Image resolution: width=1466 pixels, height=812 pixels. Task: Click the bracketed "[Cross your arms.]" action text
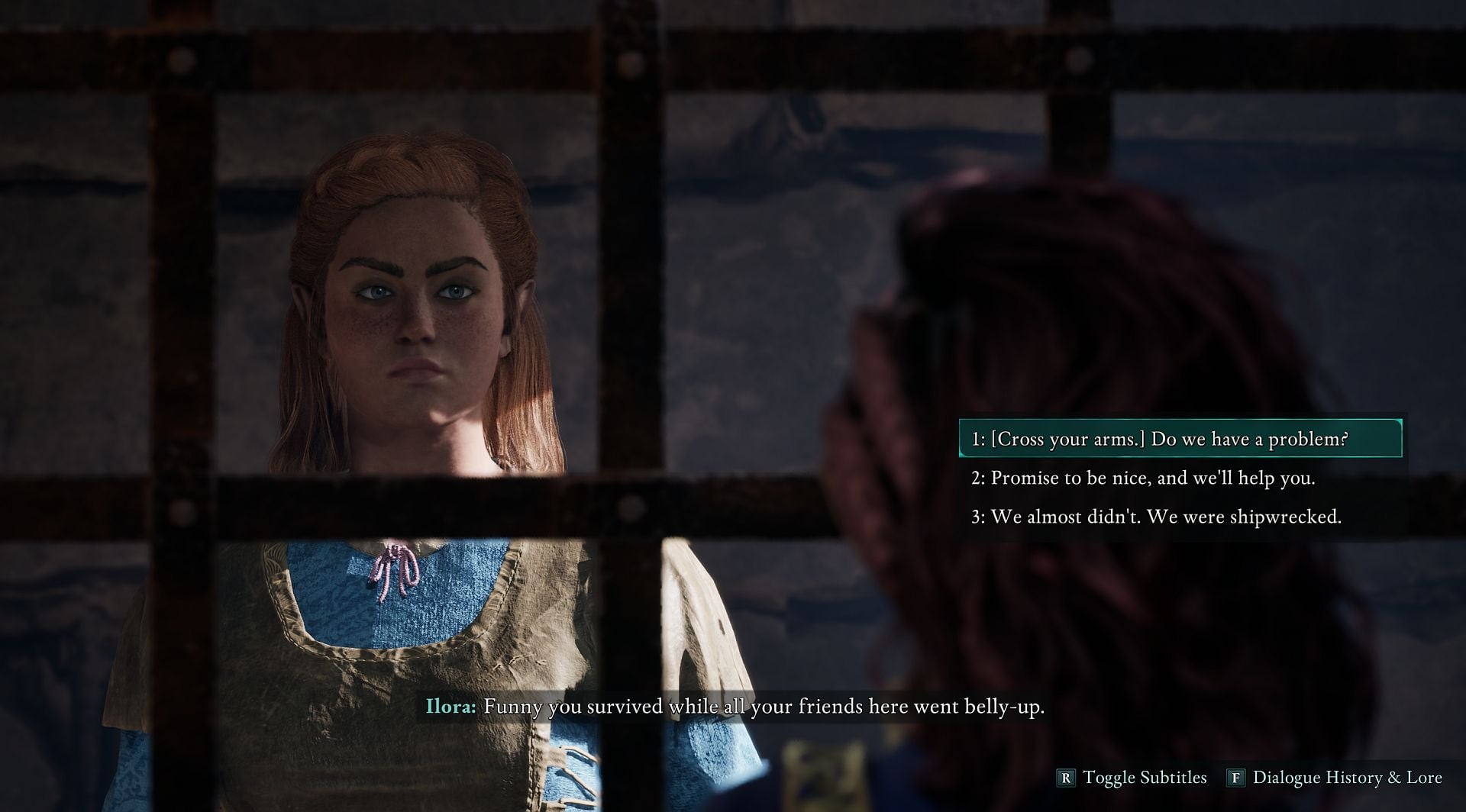(1068, 439)
